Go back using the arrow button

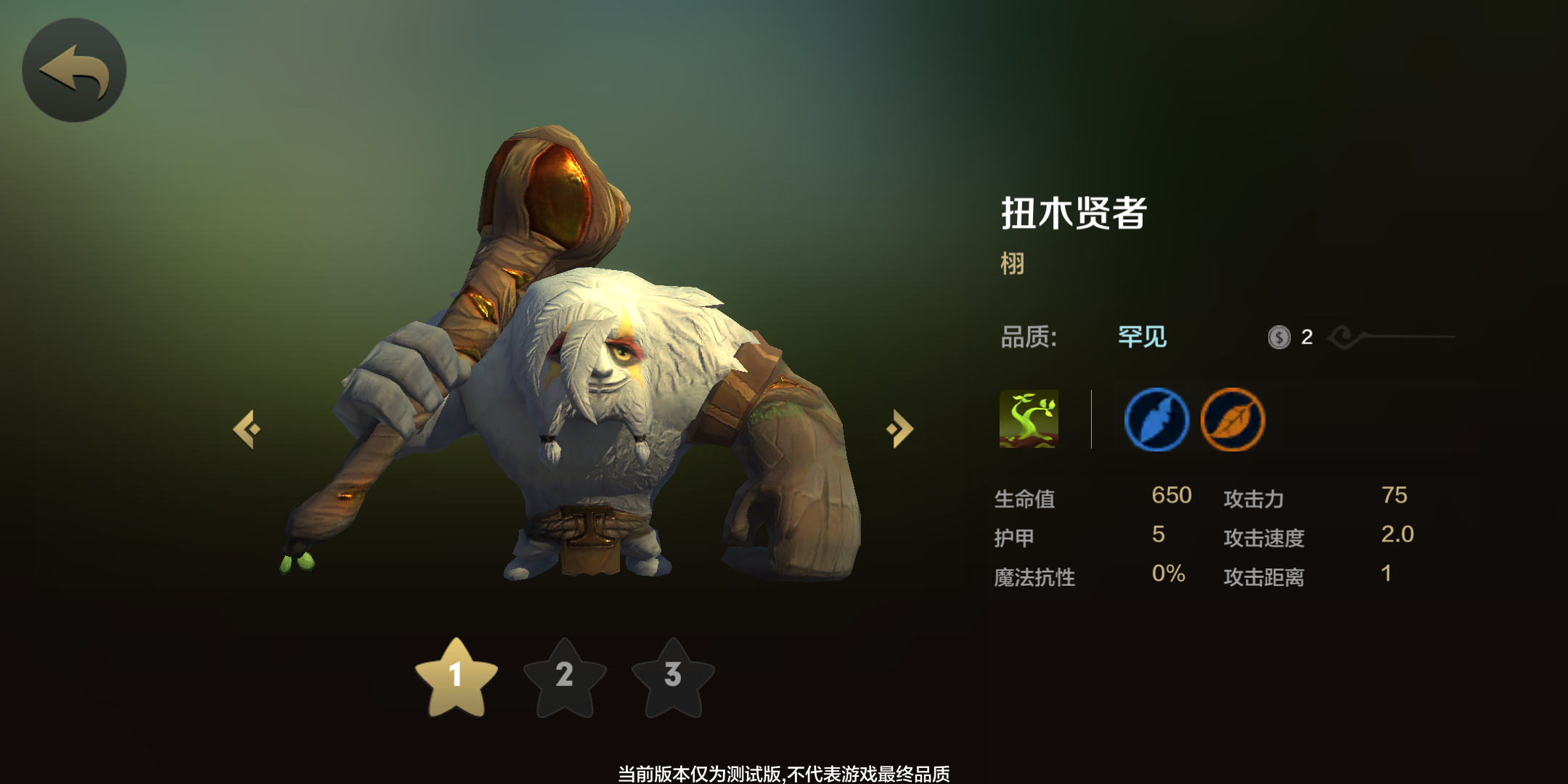click(74, 70)
